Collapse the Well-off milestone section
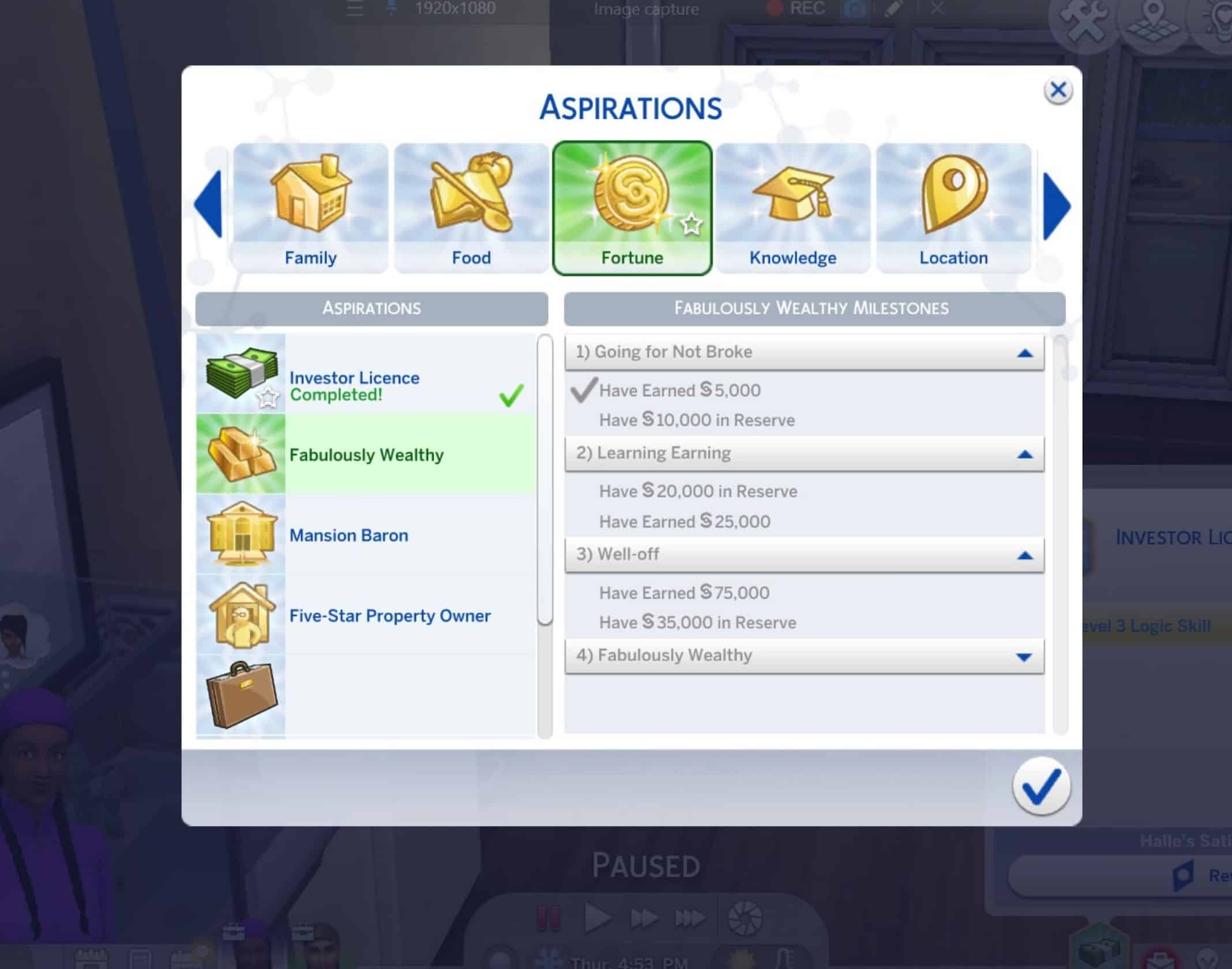Screen dimensions: 1232x969 tap(1024, 555)
